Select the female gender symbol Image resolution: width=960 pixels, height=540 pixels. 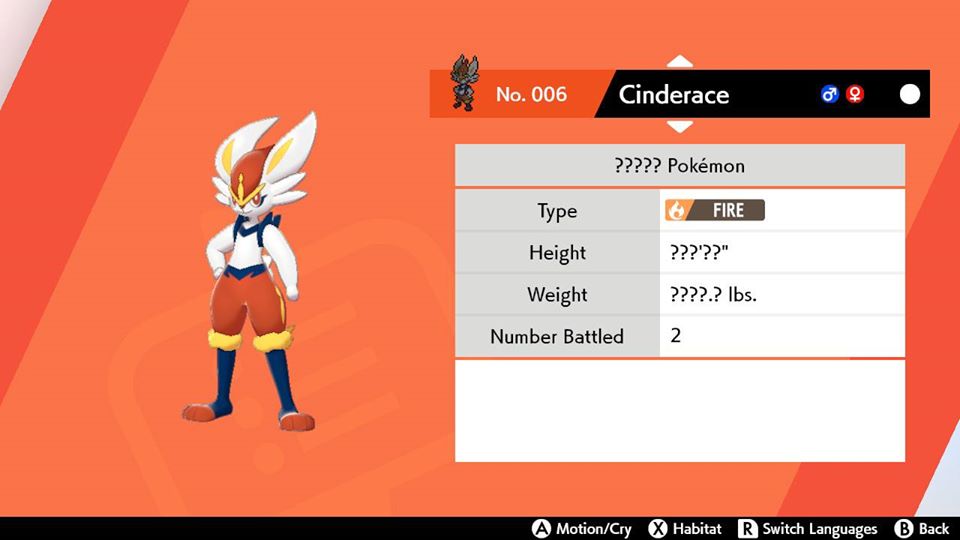(x=855, y=95)
